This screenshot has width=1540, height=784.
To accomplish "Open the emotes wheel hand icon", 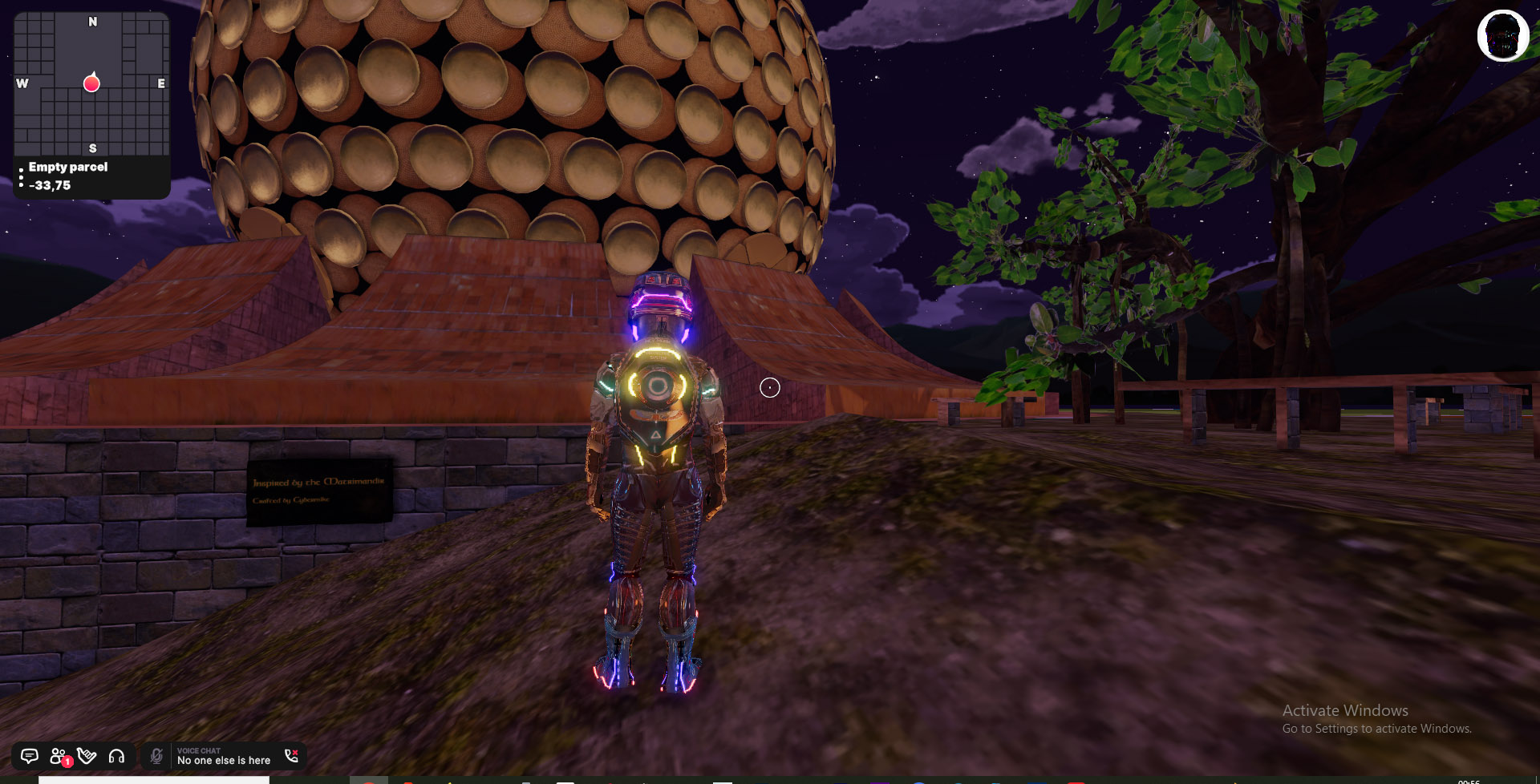I will [x=87, y=756].
